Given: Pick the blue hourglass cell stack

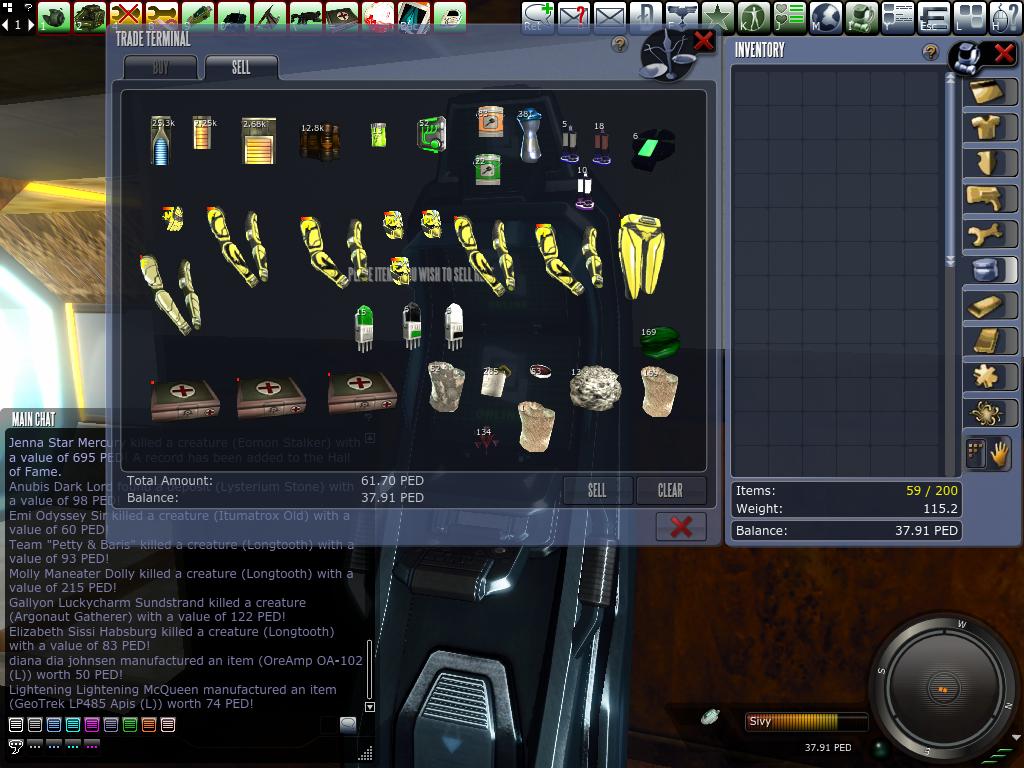Looking at the screenshot, I should click(529, 135).
